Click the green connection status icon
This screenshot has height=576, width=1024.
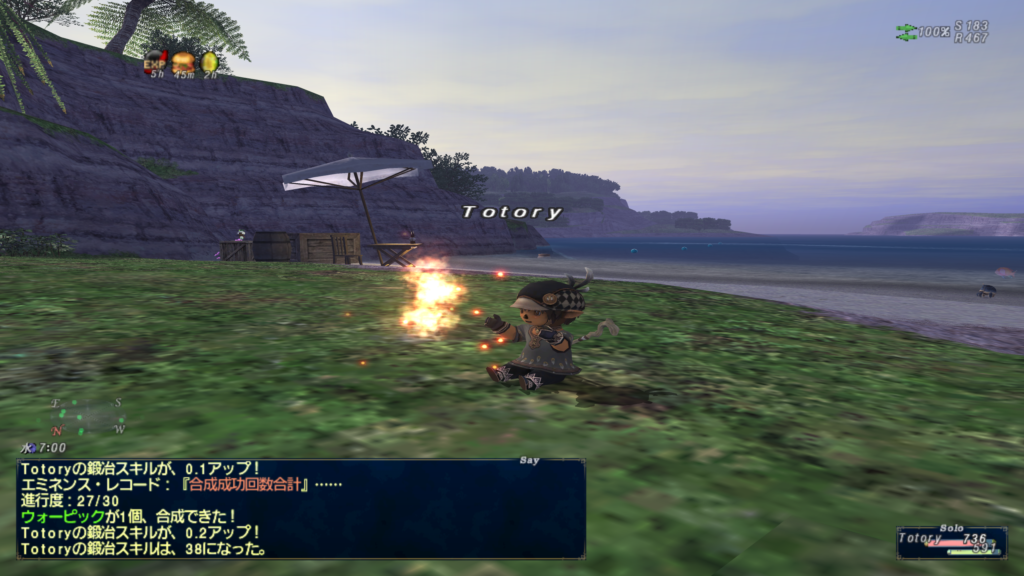click(906, 32)
